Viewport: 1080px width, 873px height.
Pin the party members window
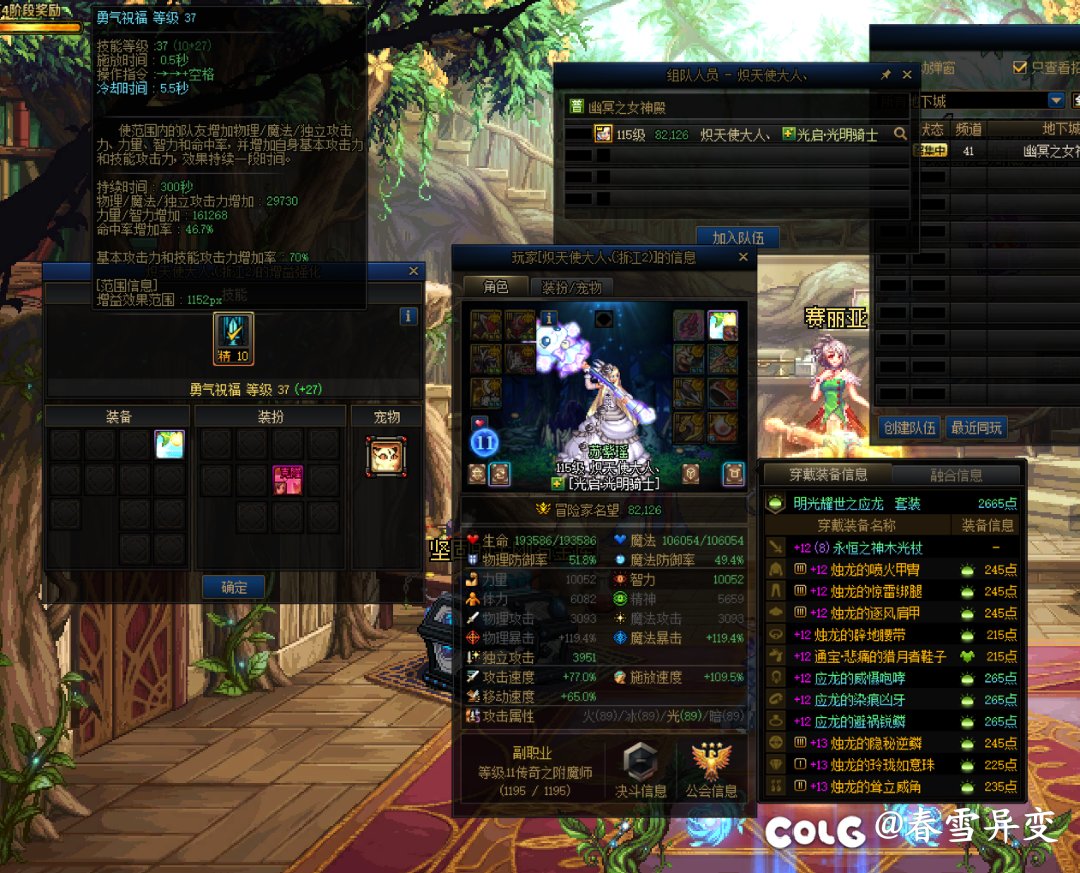pos(886,75)
